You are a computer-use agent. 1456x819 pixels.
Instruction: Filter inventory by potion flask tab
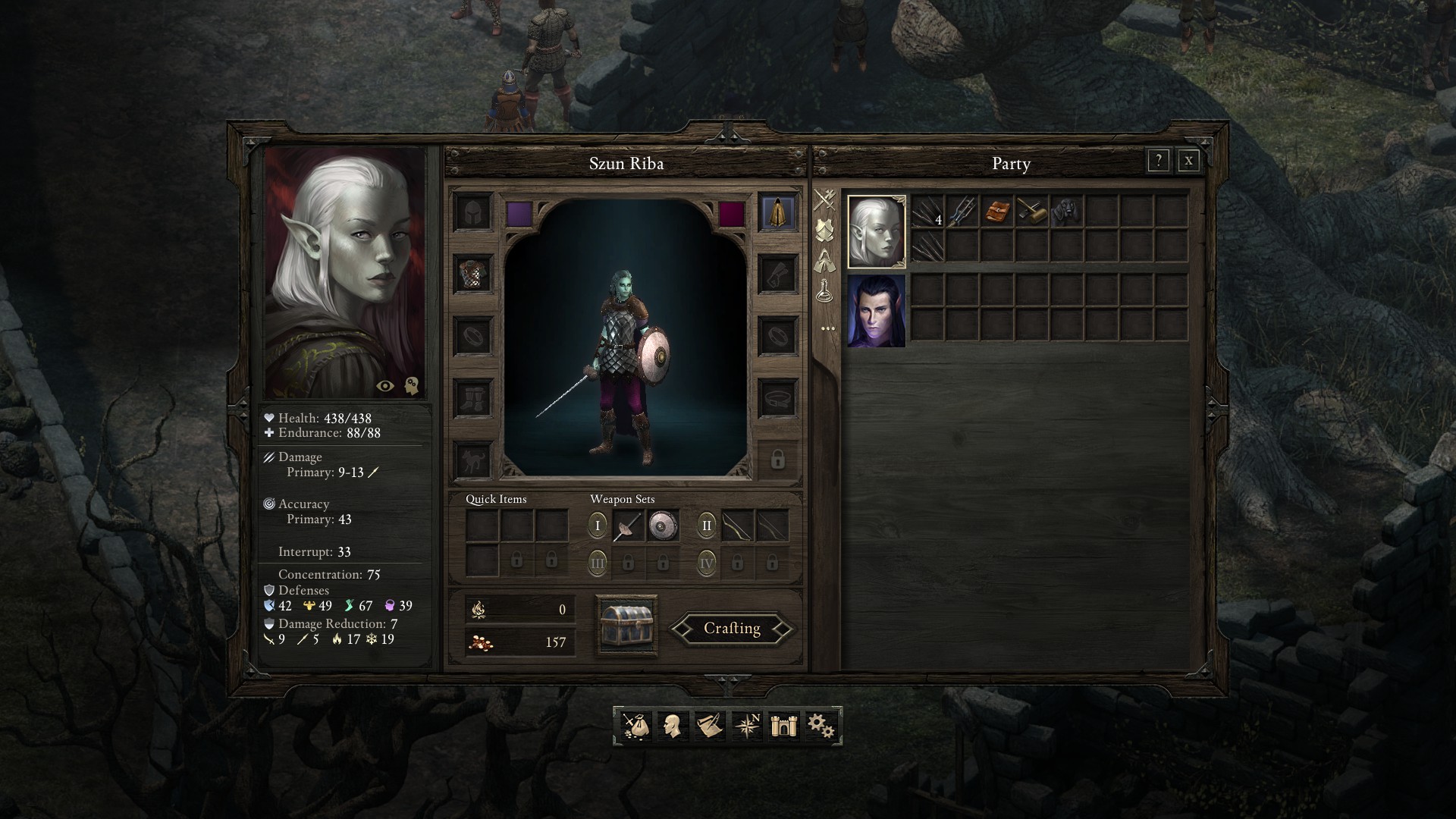coord(825,291)
